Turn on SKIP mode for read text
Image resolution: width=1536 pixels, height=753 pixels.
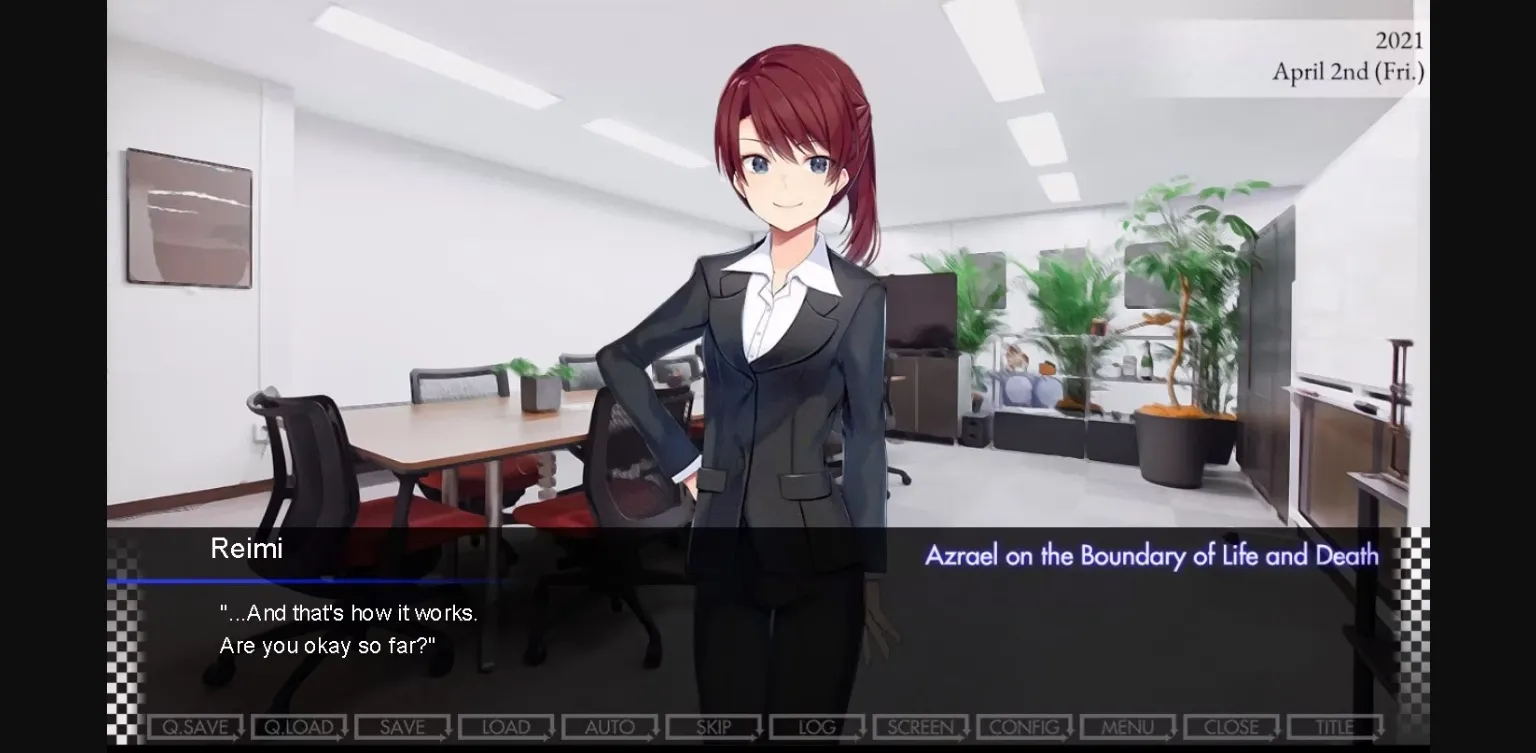pos(712,727)
